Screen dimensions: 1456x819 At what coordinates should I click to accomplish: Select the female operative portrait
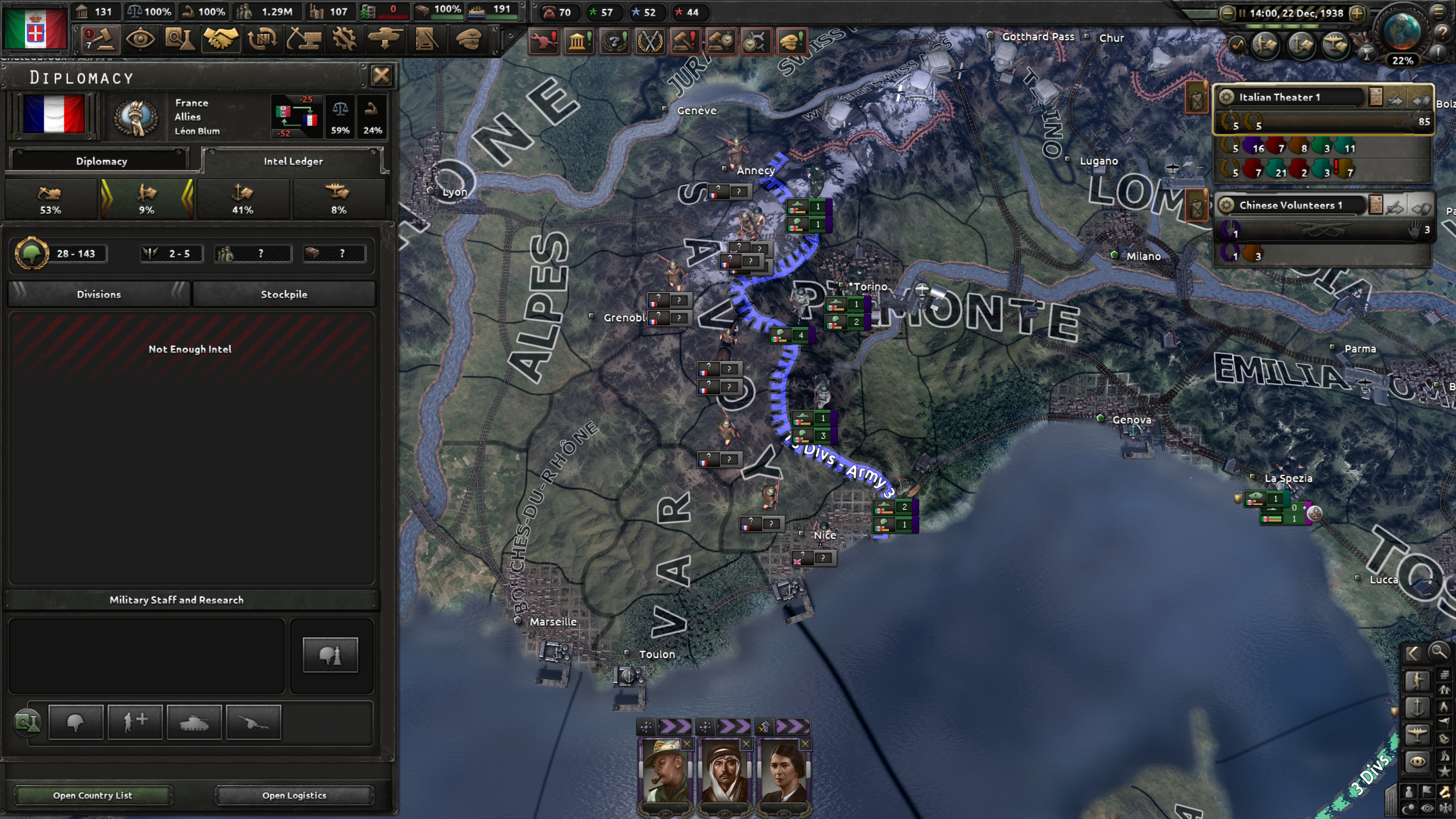click(783, 772)
